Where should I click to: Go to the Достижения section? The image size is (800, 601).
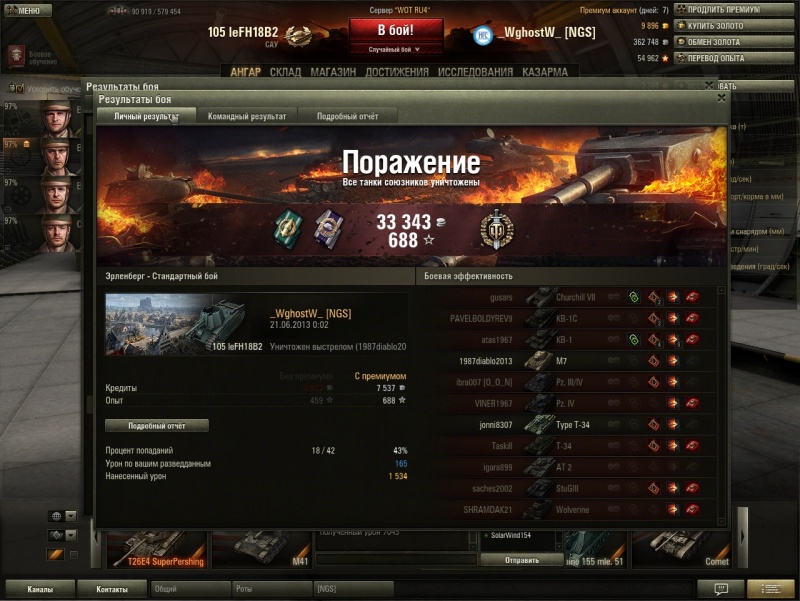[397, 72]
